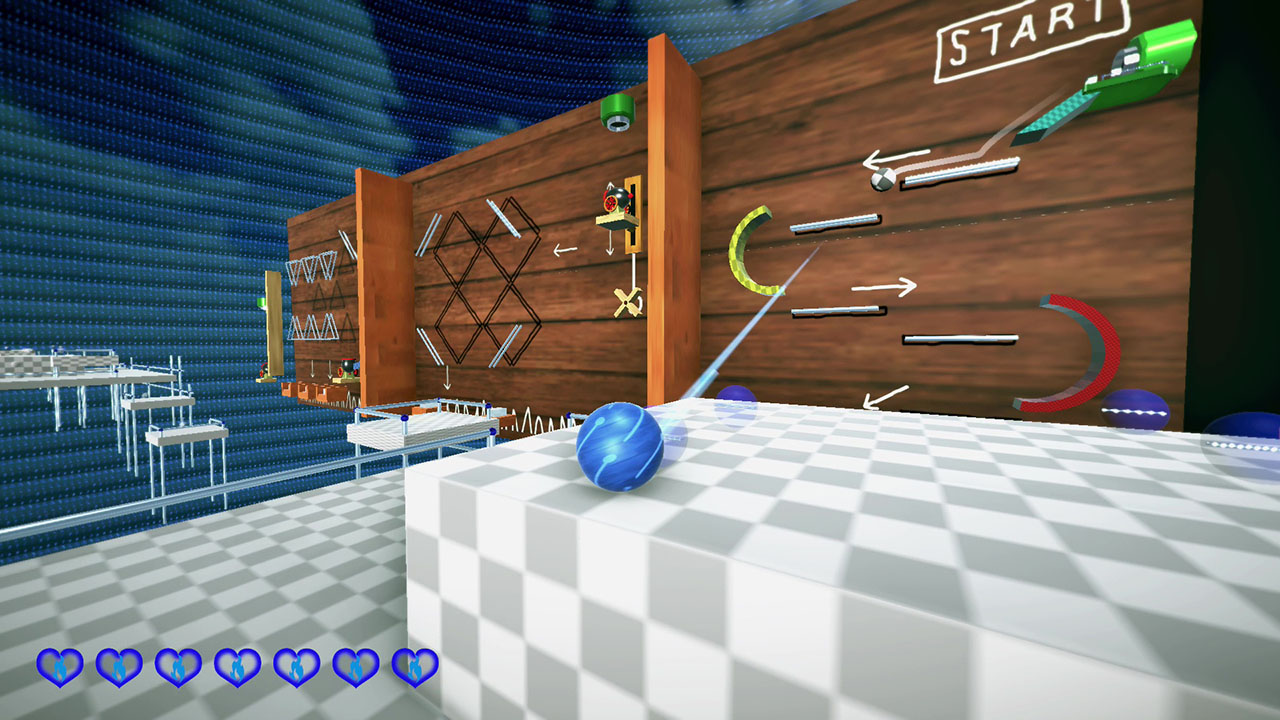The height and width of the screenshot is (720, 1280).
Task: Select the spinning propeller below the elevator platform
Action: point(627,300)
